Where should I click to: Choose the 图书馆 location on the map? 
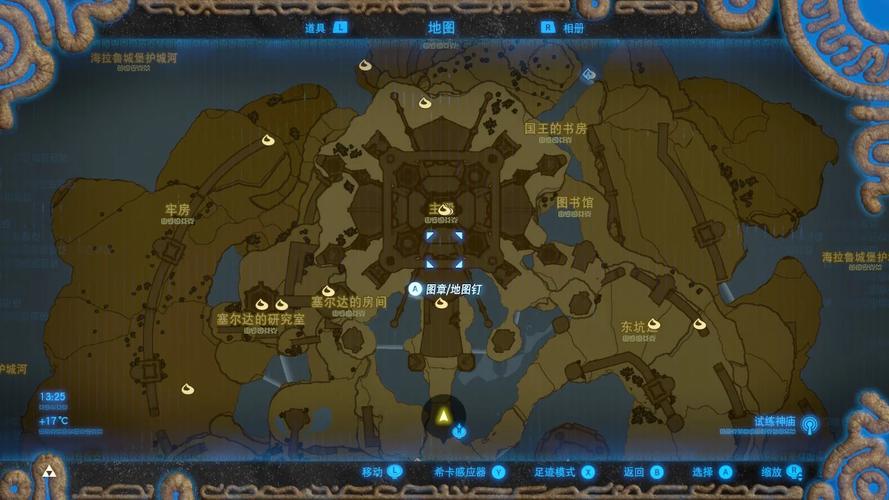coord(575,202)
